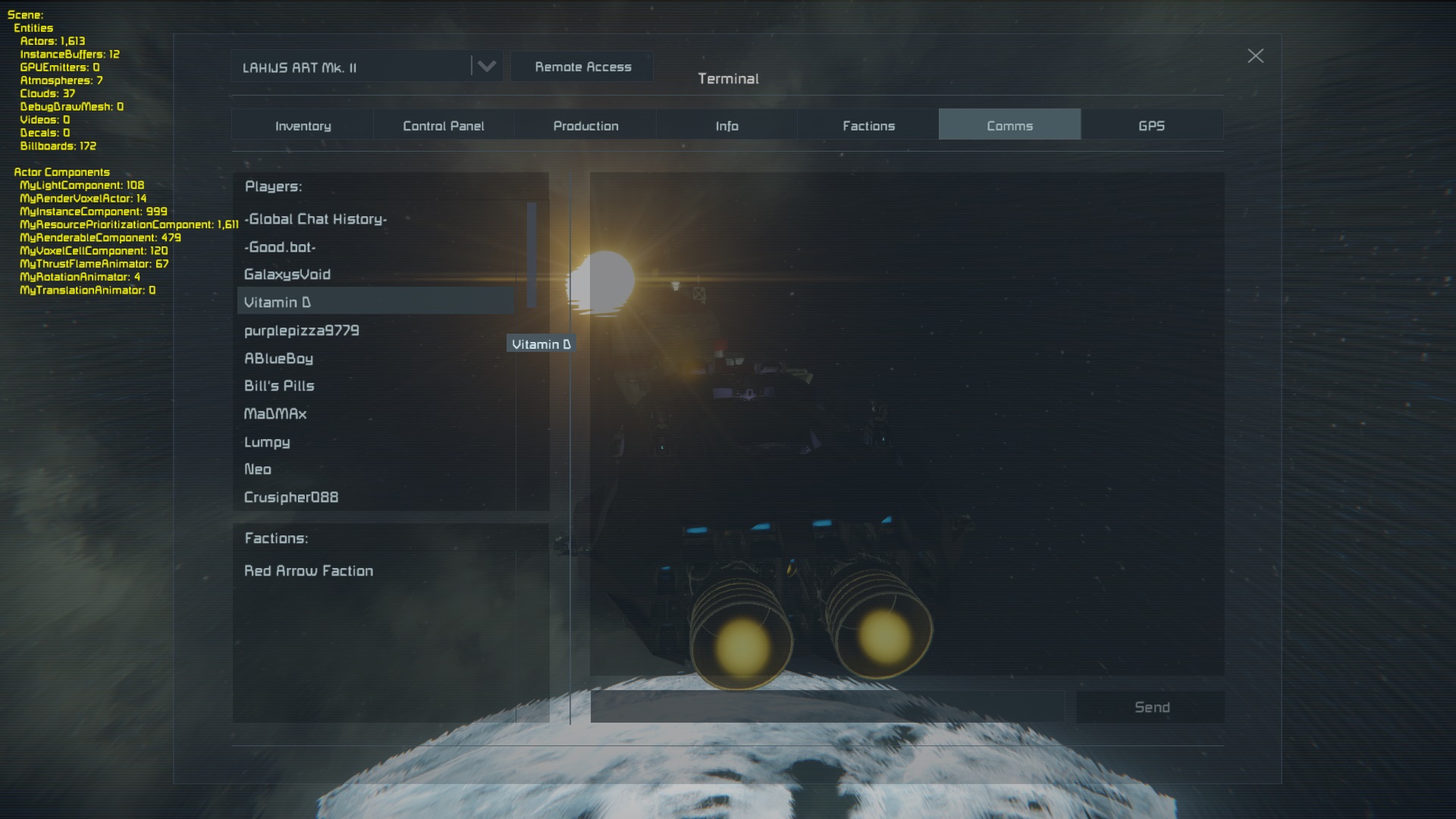1456x819 pixels.
Task: Open chat with Crusipher088
Action: coord(291,497)
